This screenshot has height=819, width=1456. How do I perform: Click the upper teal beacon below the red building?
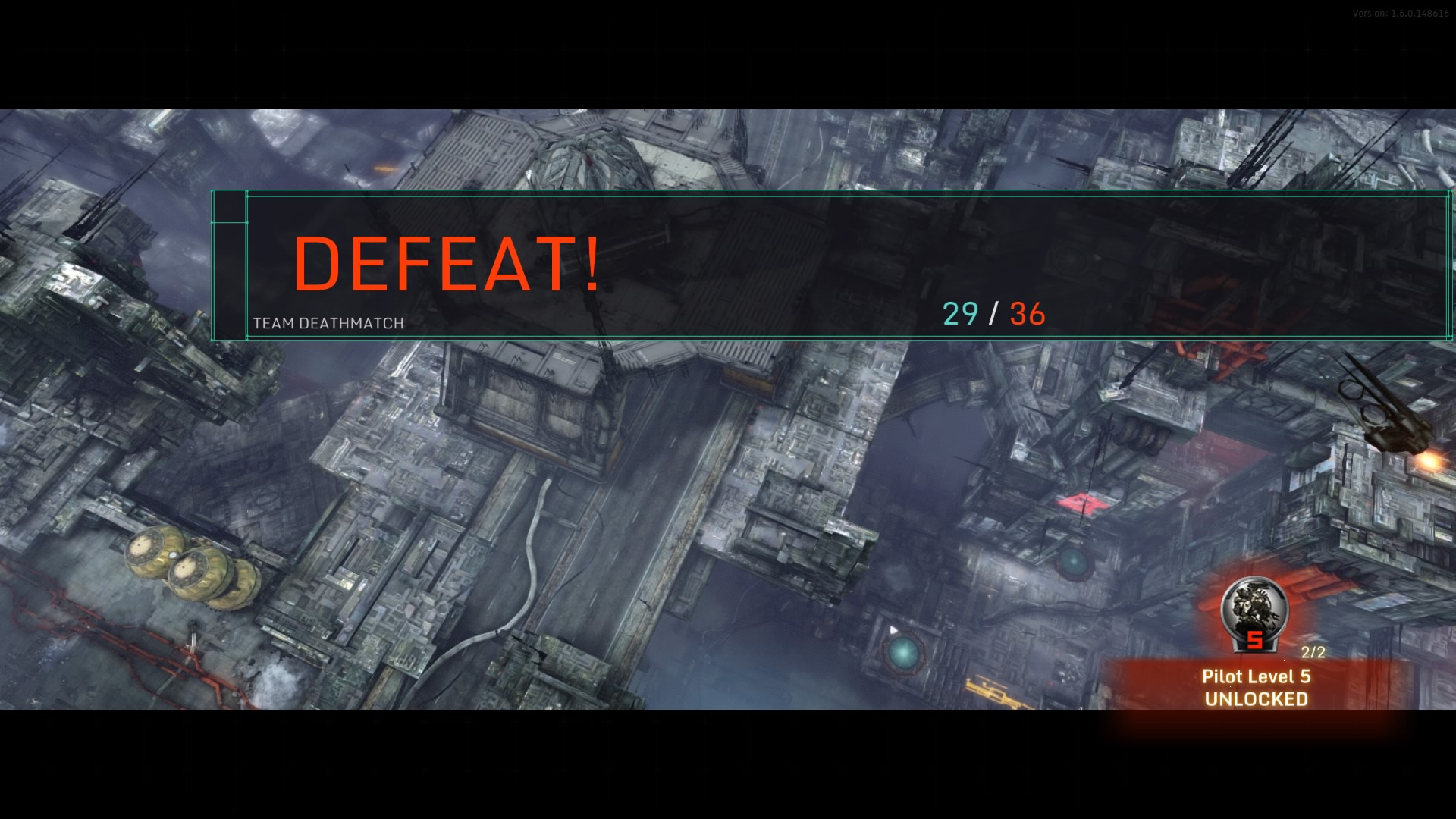click(x=1072, y=561)
